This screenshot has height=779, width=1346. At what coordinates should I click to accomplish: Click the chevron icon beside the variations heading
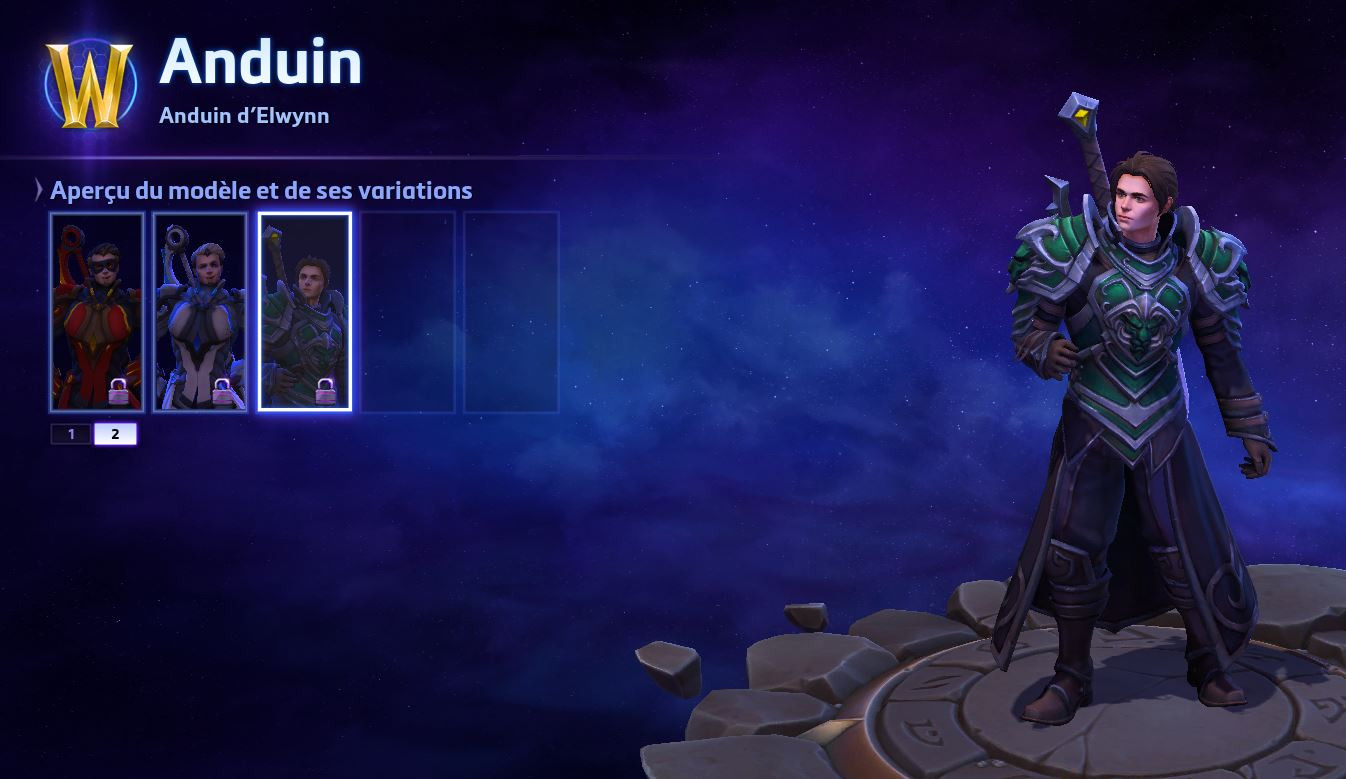pyautogui.click(x=36, y=190)
